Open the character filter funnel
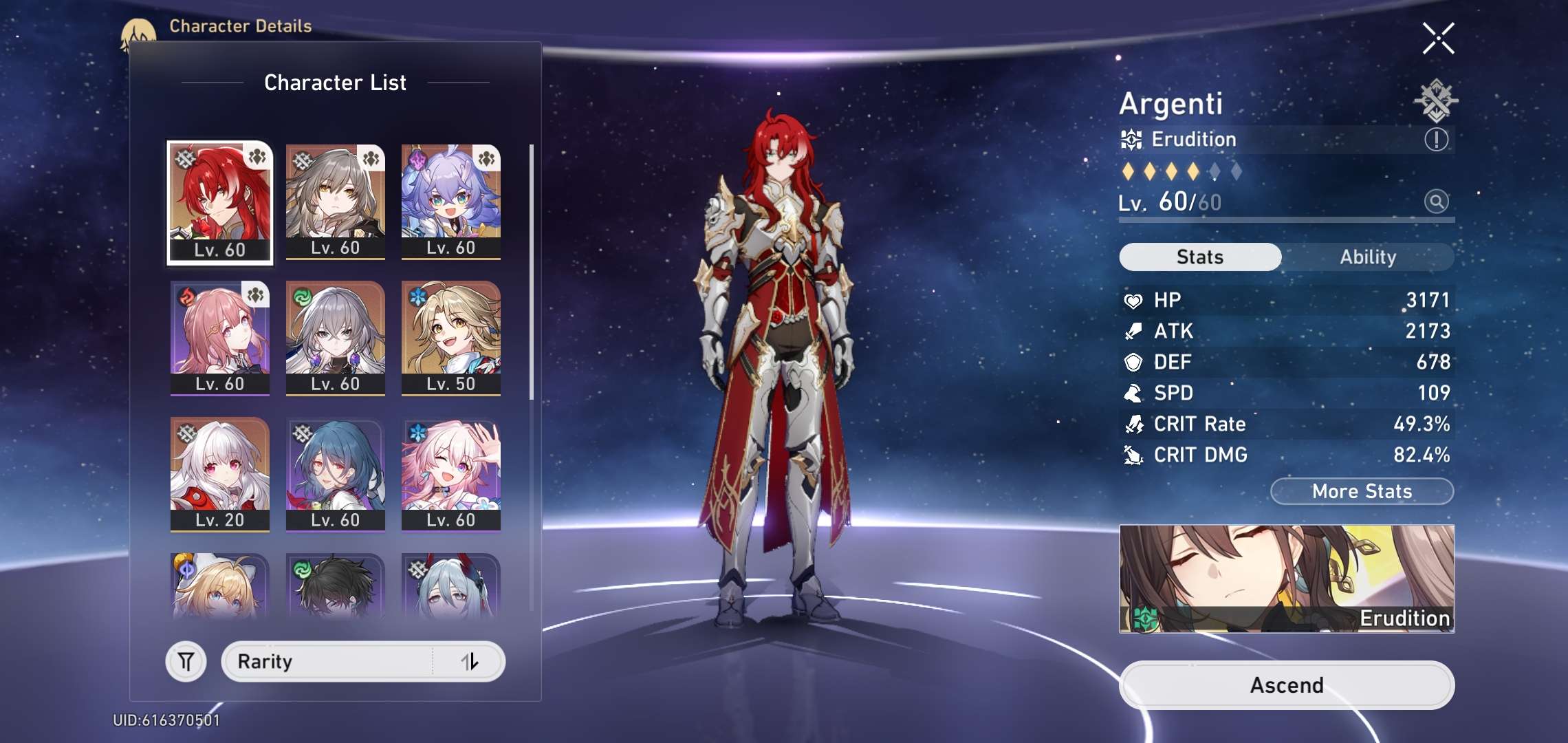Image resolution: width=1568 pixels, height=743 pixels. click(186, 662)
